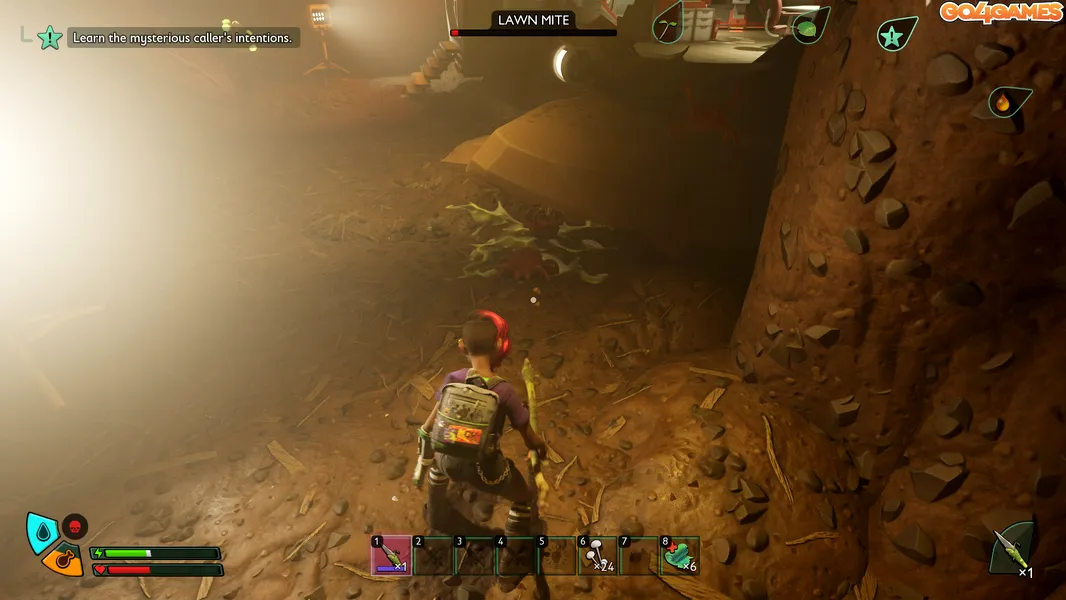This screenshot has height=600, width=1066.
Task: Choose the mushroom stack in hotbar slot 6
Action: pos(597,556)
